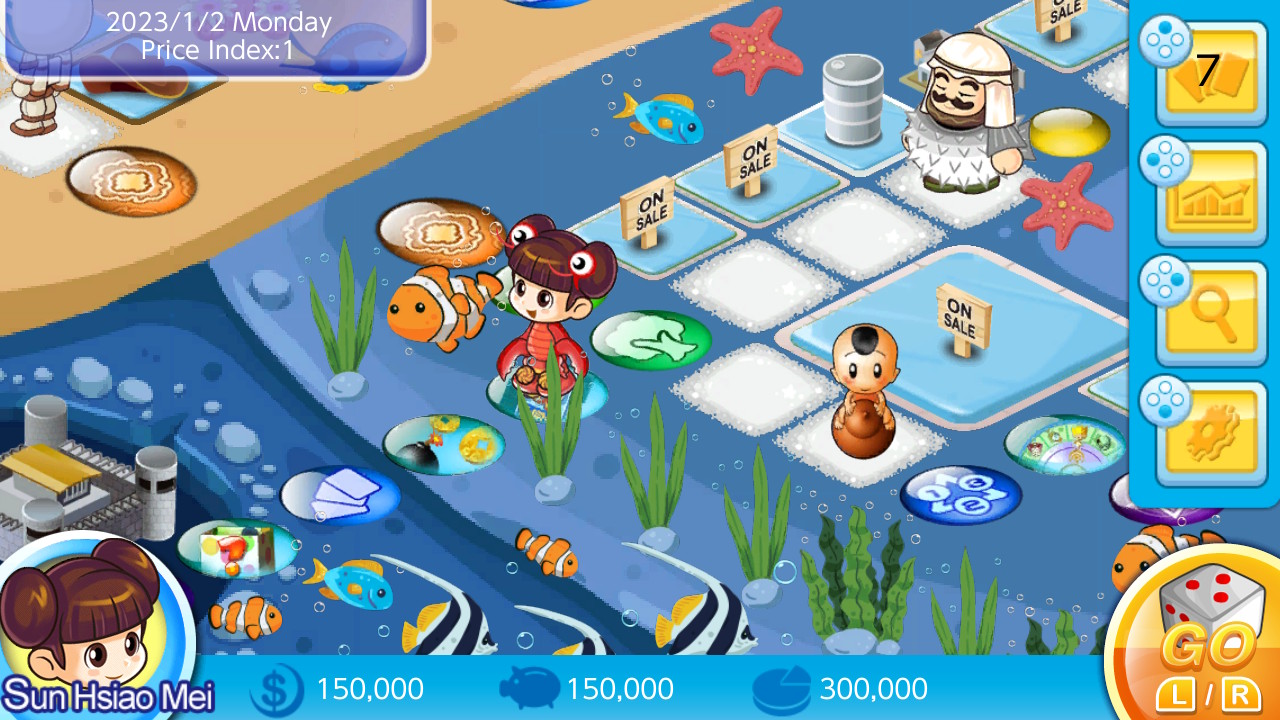Click the 150,000 cash amount display

(369, 688)
